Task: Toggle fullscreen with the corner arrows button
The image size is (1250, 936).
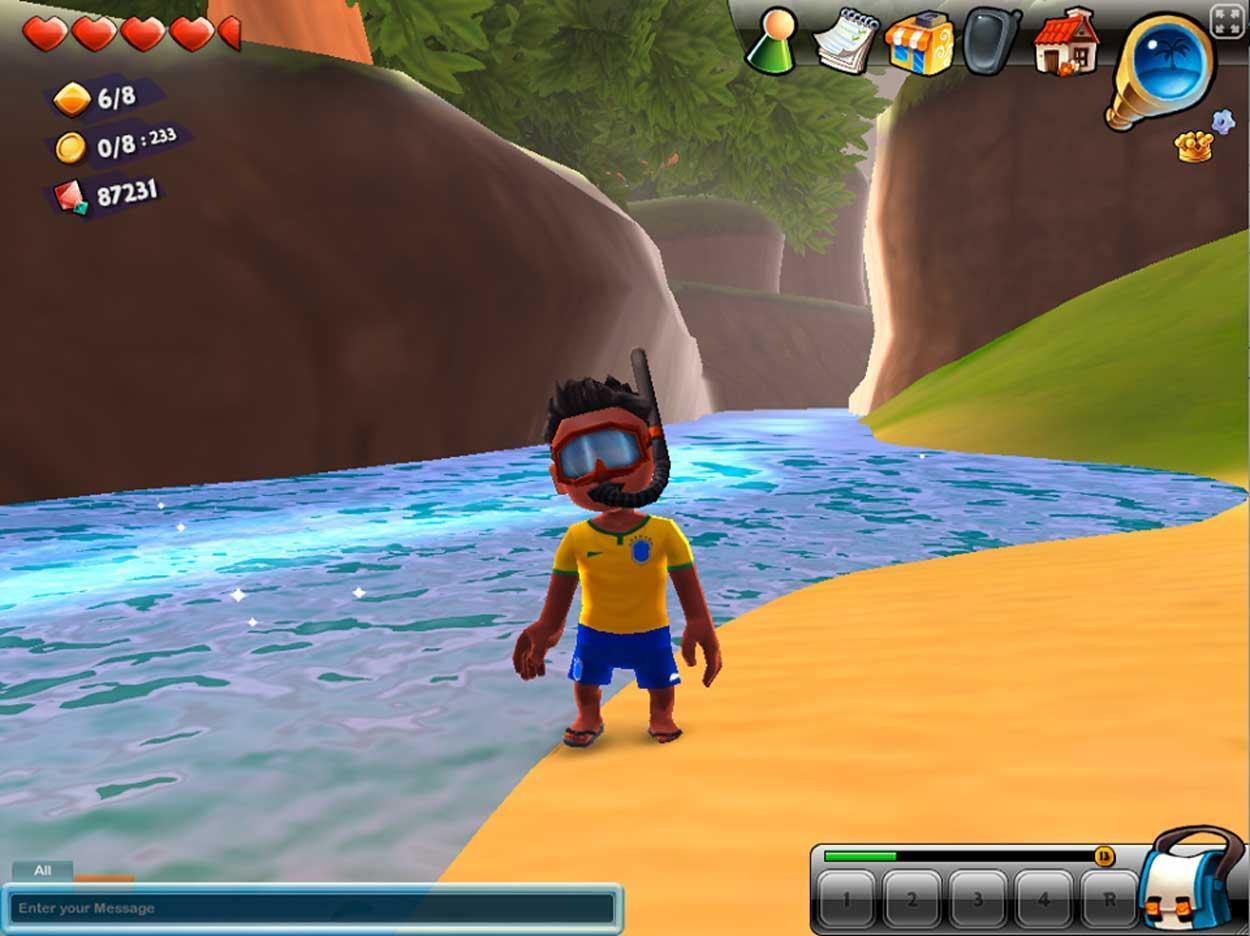Action: [1226, 21]
